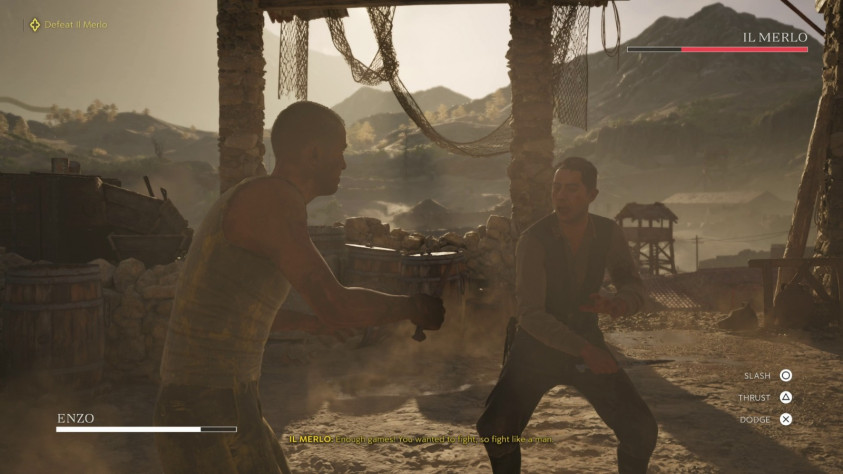Select the Defeat Il Merlo objective tracker
843x474 pixels.
(x=68, y=24)
